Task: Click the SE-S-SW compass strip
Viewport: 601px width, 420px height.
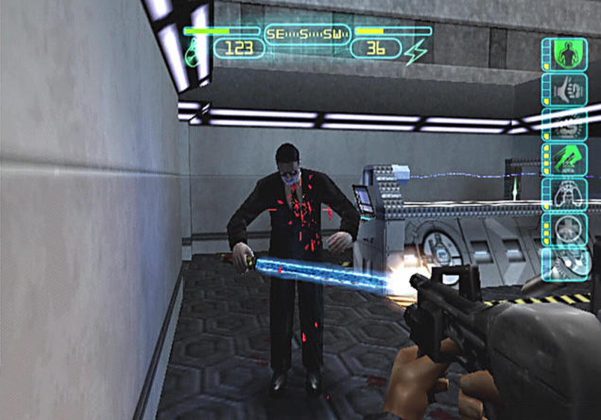Action: (x=307, y=33)
